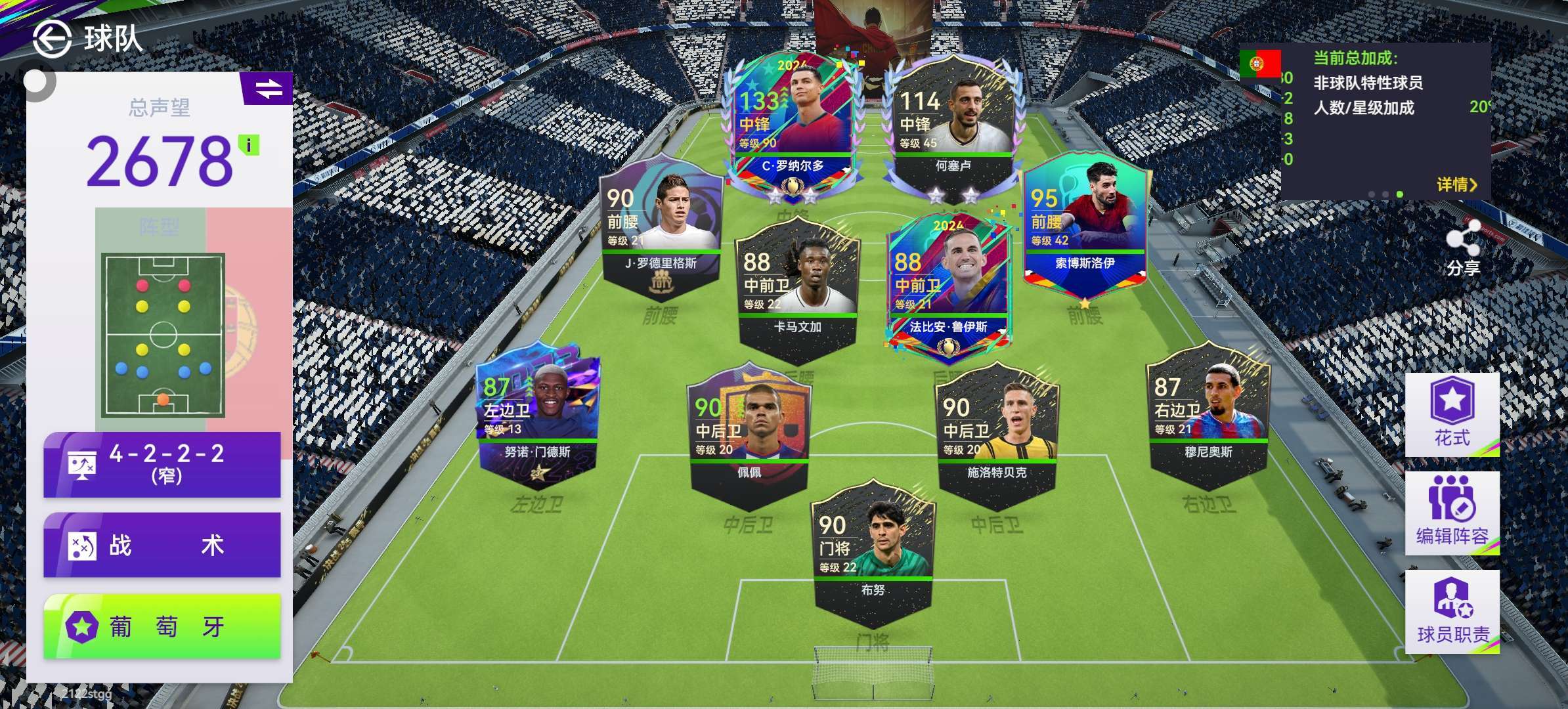1568x709 pixels.
Task: Go back using the arrow button
Action: (x=52, y=39)
